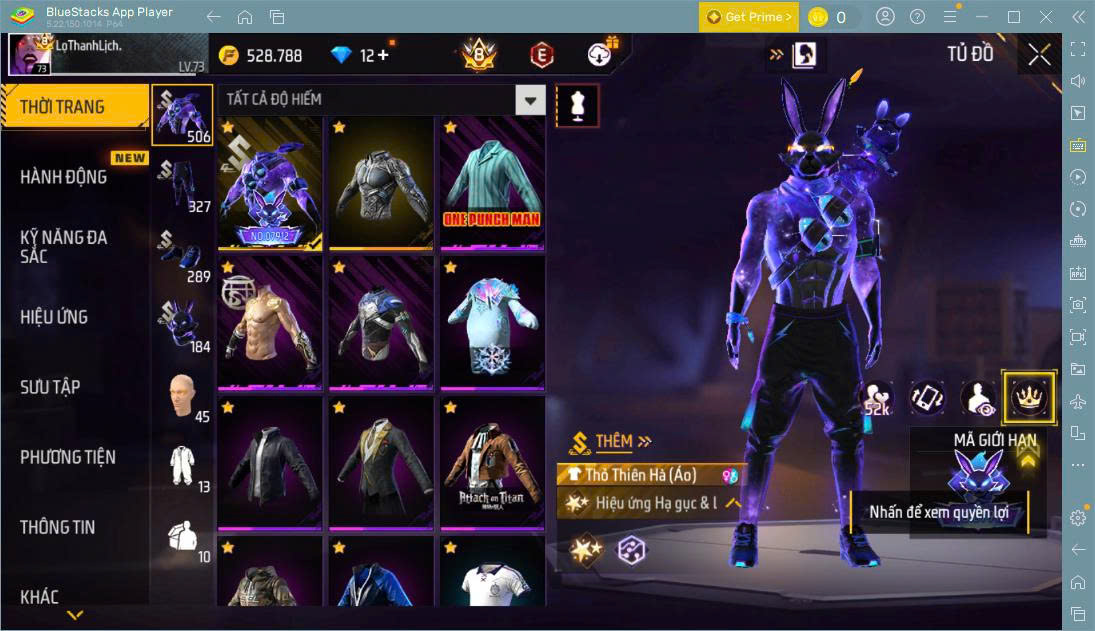
Task: Open the Tất Cả Độ Hiếm rarity dropdown
Action: click(x=530, y=99)
